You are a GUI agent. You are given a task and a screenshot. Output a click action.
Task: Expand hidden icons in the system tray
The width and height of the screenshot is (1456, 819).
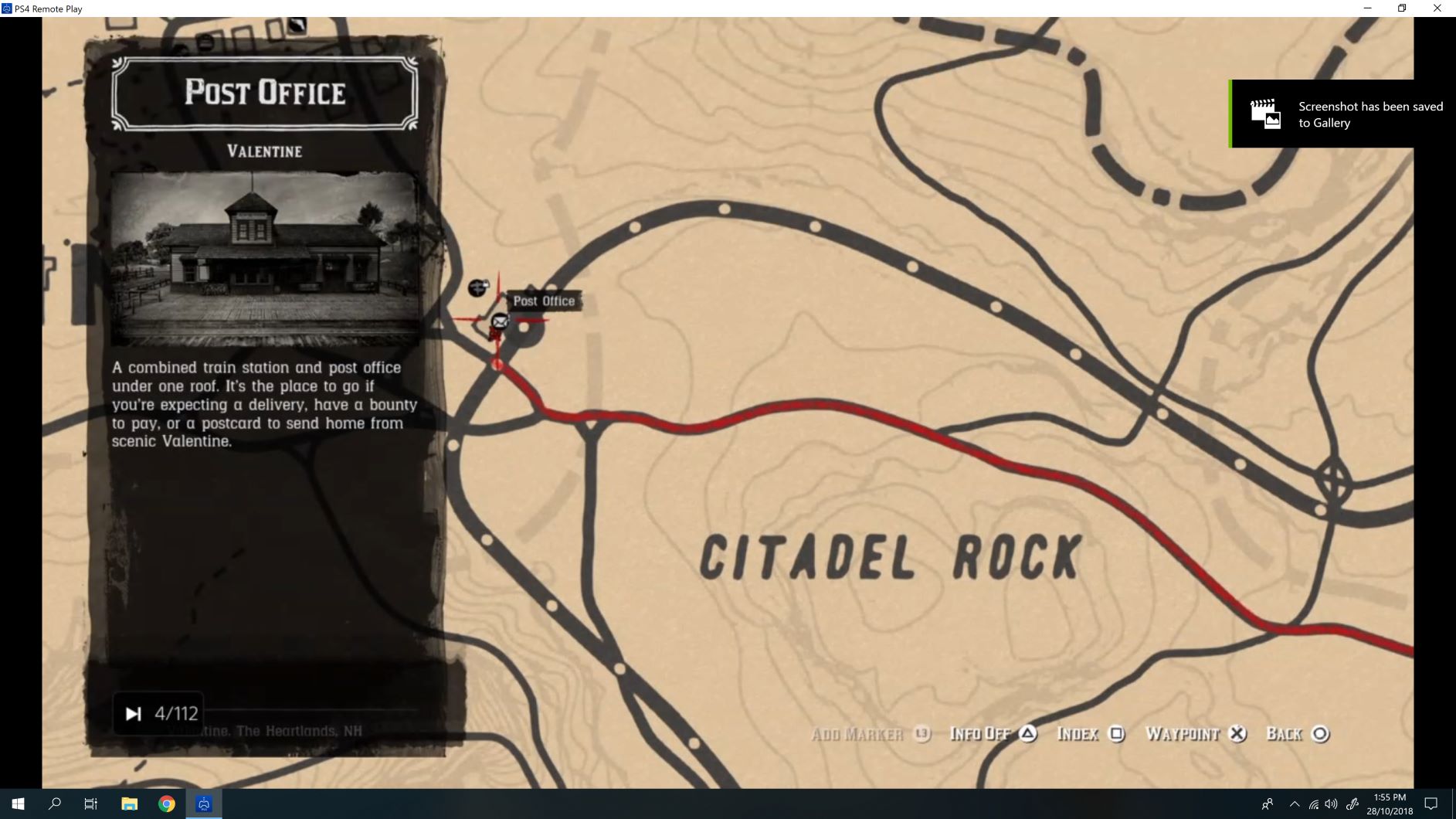(x=1295, y=804)
